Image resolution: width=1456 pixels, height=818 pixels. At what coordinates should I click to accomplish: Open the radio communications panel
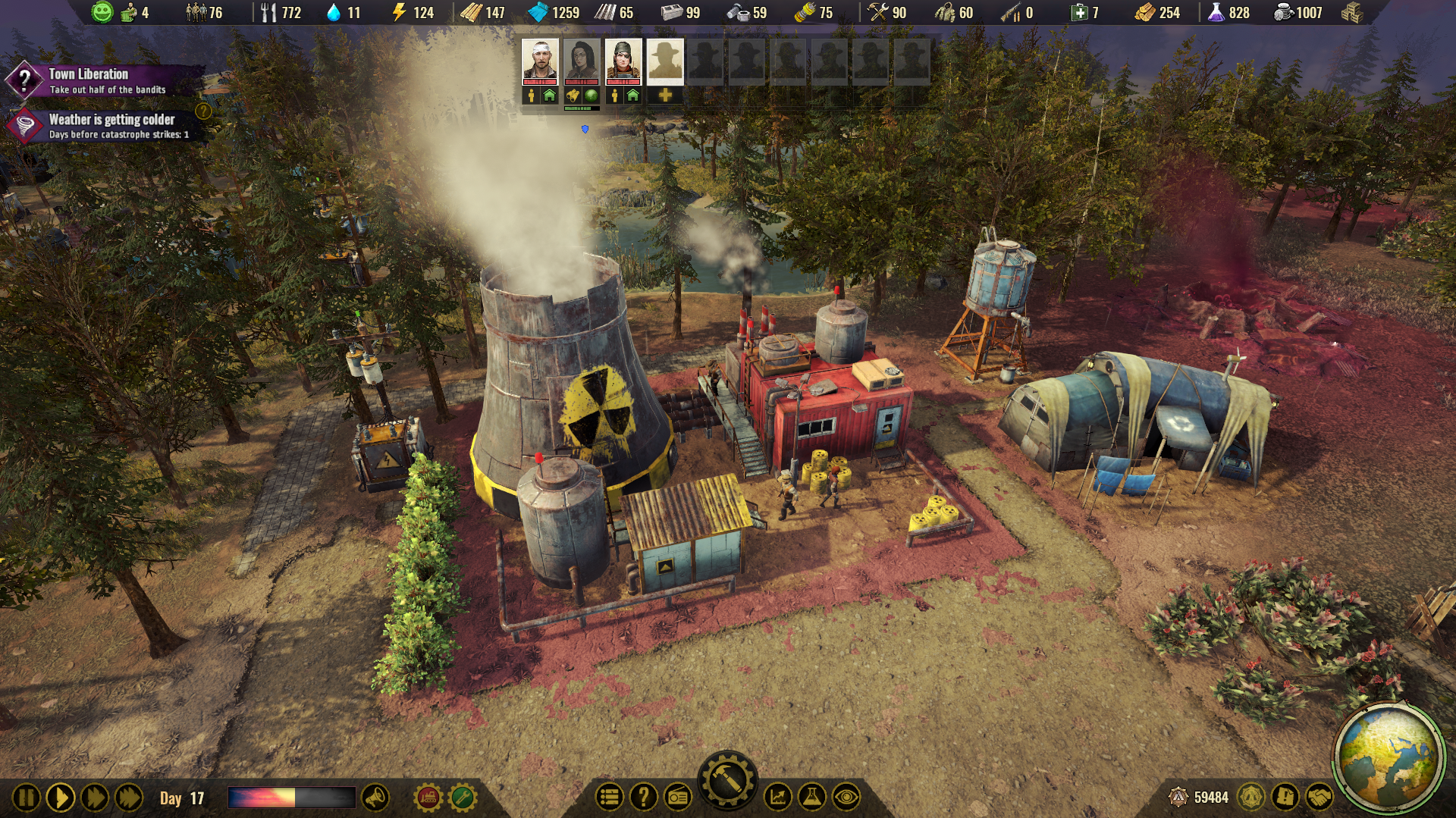click(679, 797)
